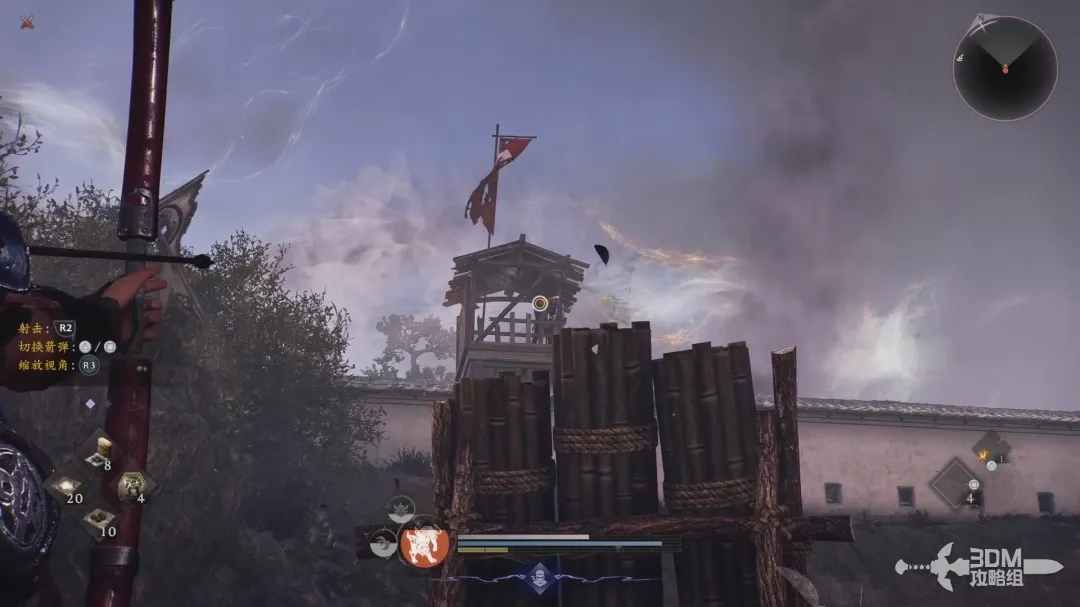Use the hexagonal talisman item with count 4
The height and width of the screenshot is (607, 1080).
(x=133, y=486)
